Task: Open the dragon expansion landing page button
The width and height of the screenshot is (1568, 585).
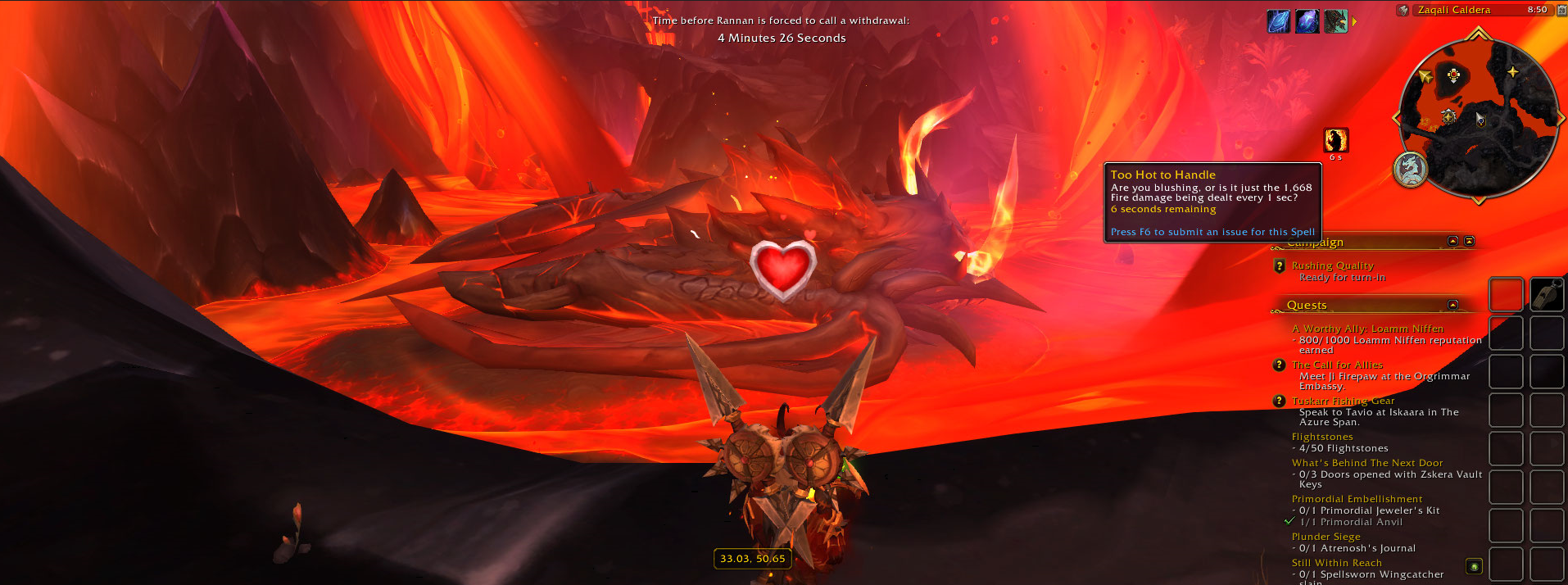Action: click(1411, 170)
